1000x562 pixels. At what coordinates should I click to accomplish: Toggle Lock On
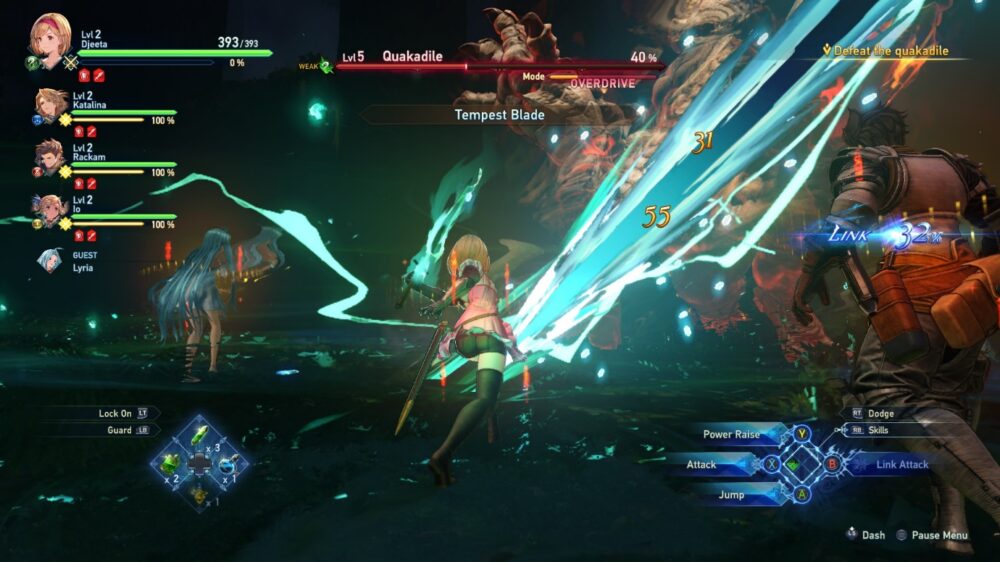[x=115, y=413]
